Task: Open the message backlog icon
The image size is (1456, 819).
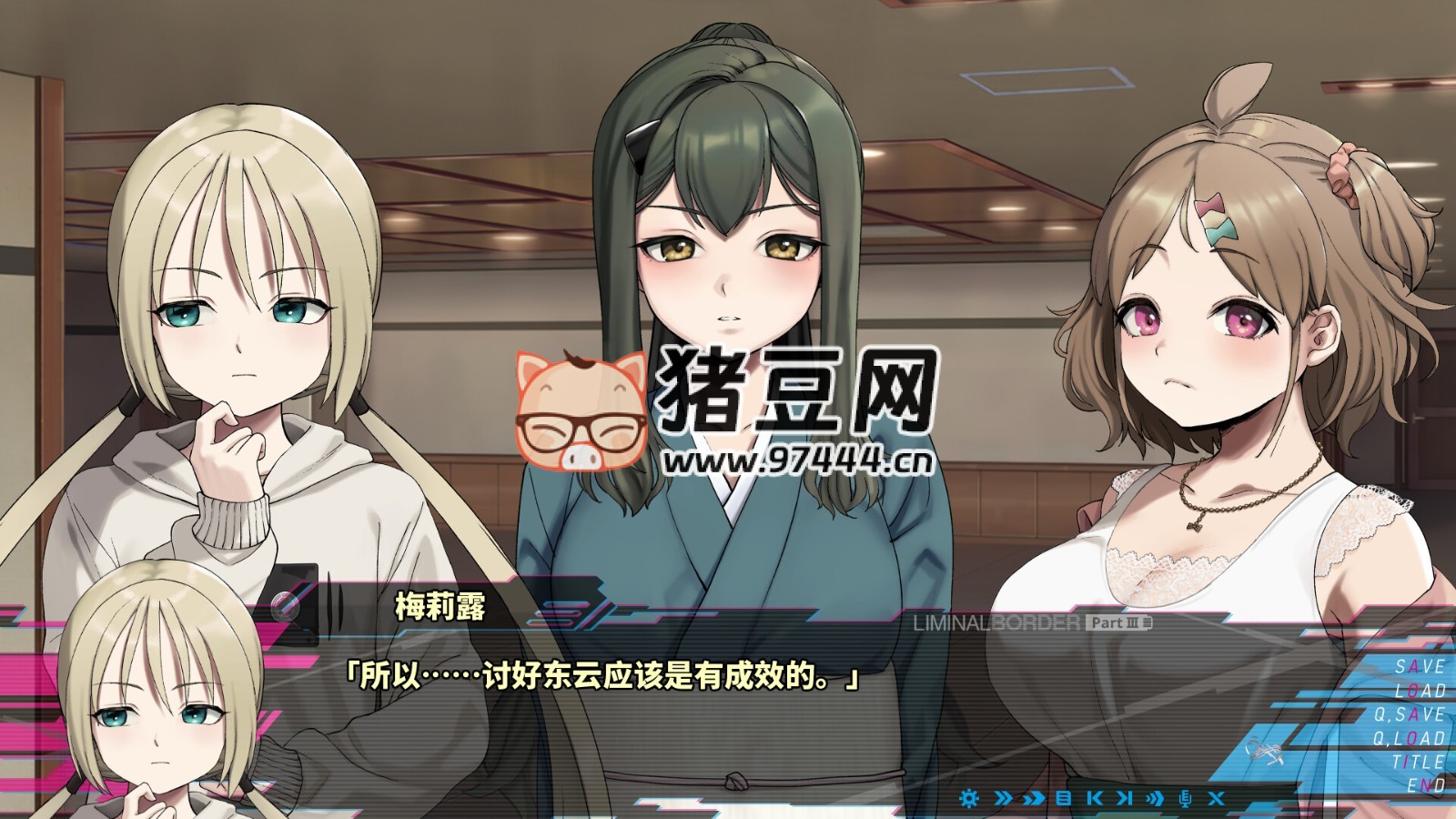Action: 1063,798
